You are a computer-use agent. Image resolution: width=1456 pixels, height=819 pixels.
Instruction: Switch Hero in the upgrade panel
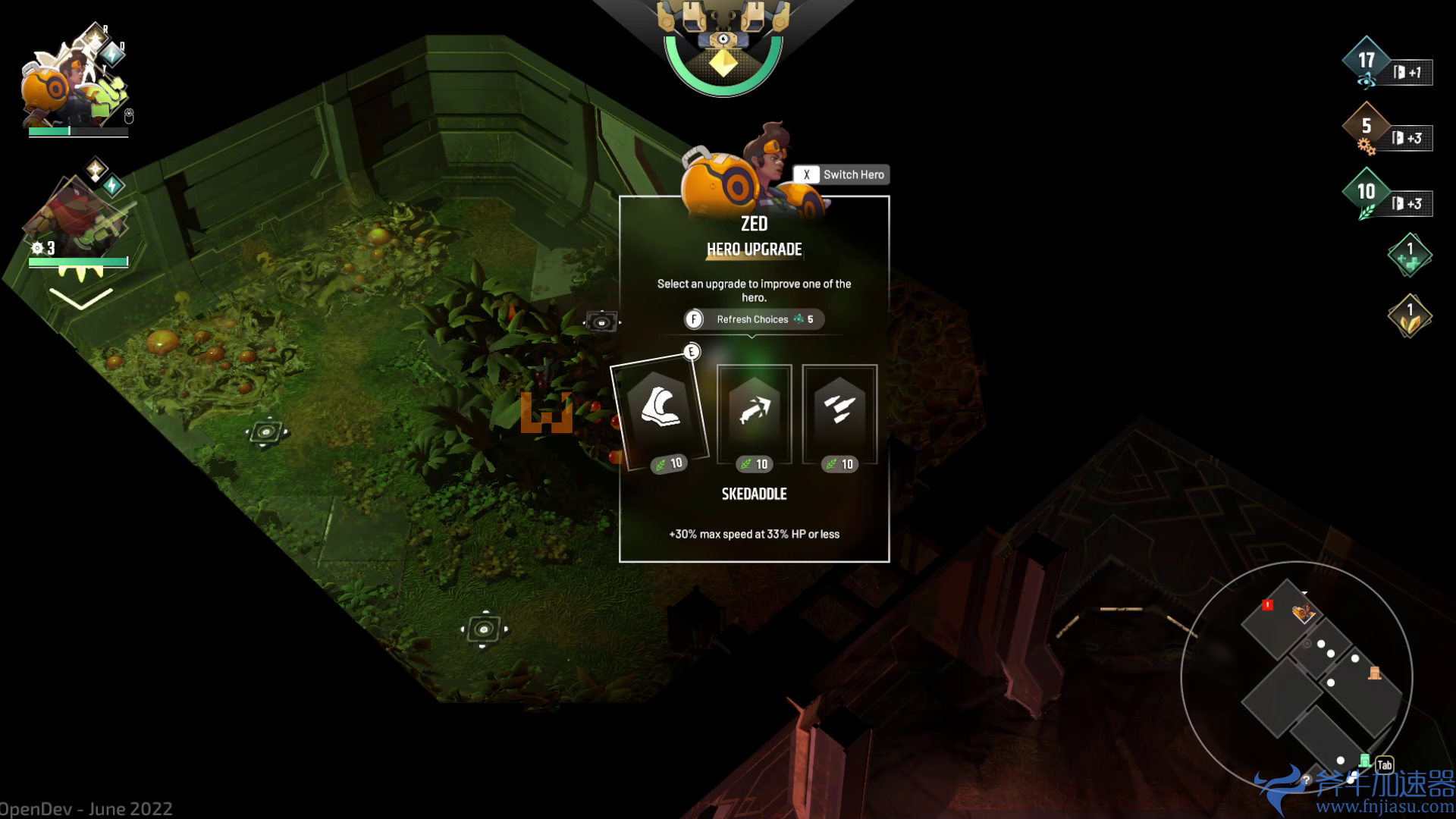point(841,174)
